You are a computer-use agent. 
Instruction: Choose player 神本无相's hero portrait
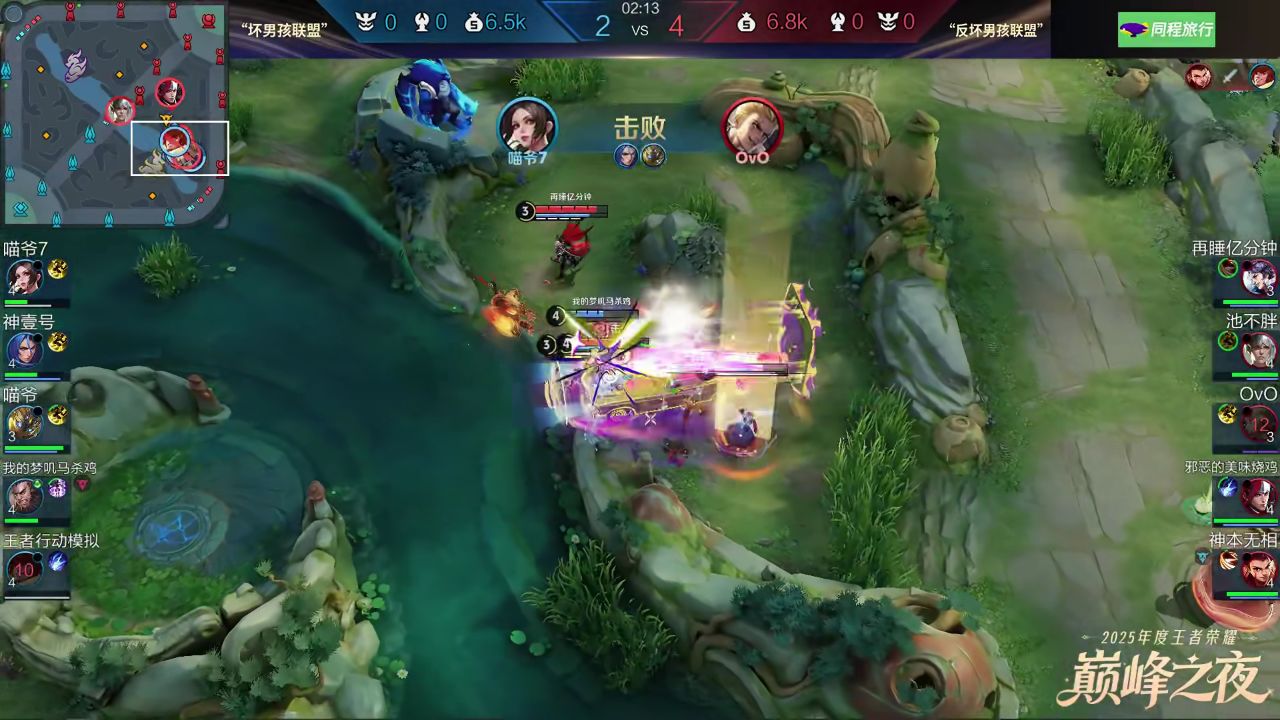coord(1258,569)
